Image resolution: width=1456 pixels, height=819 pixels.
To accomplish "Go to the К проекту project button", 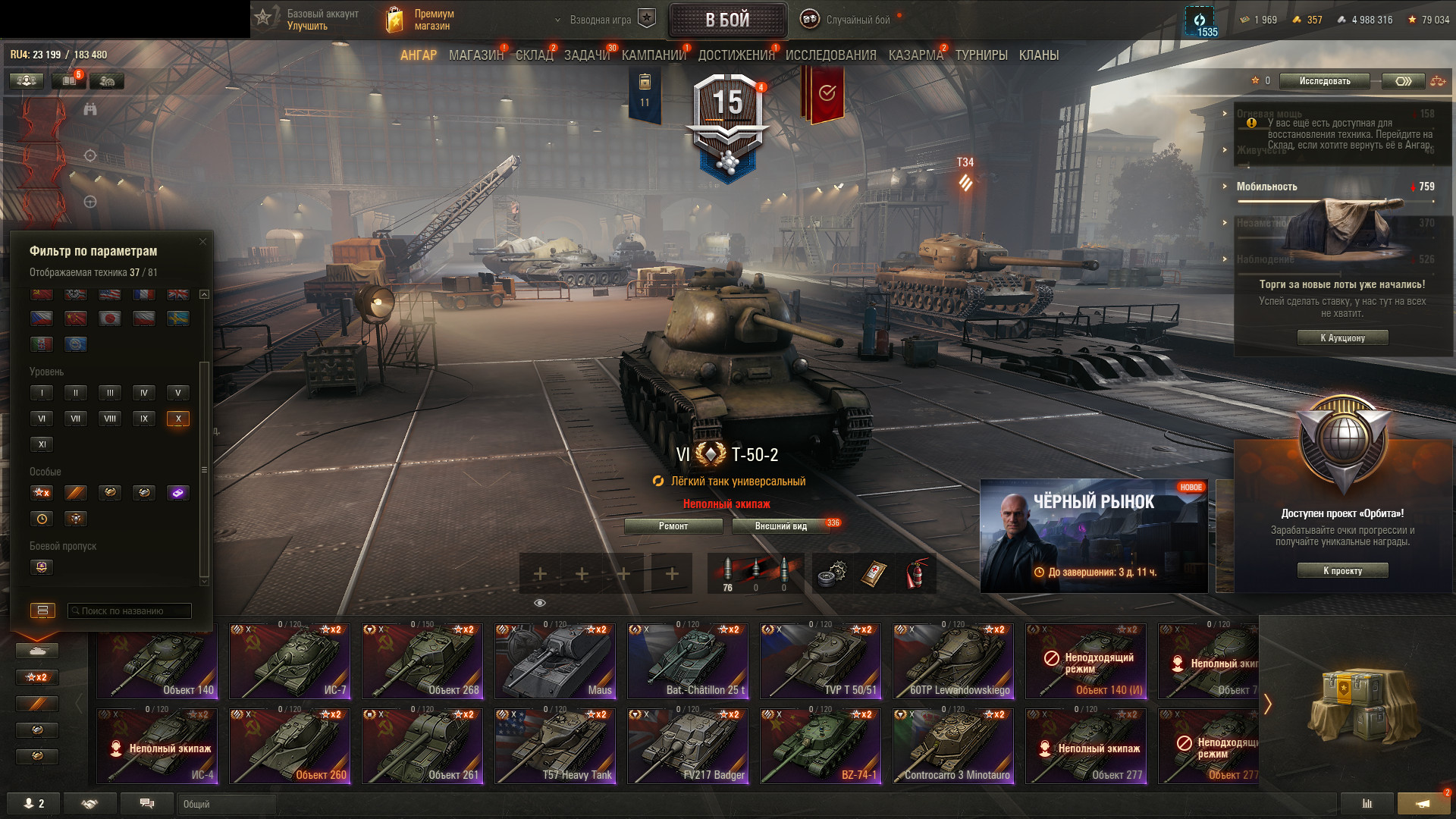I will [x=1342, y=571].
